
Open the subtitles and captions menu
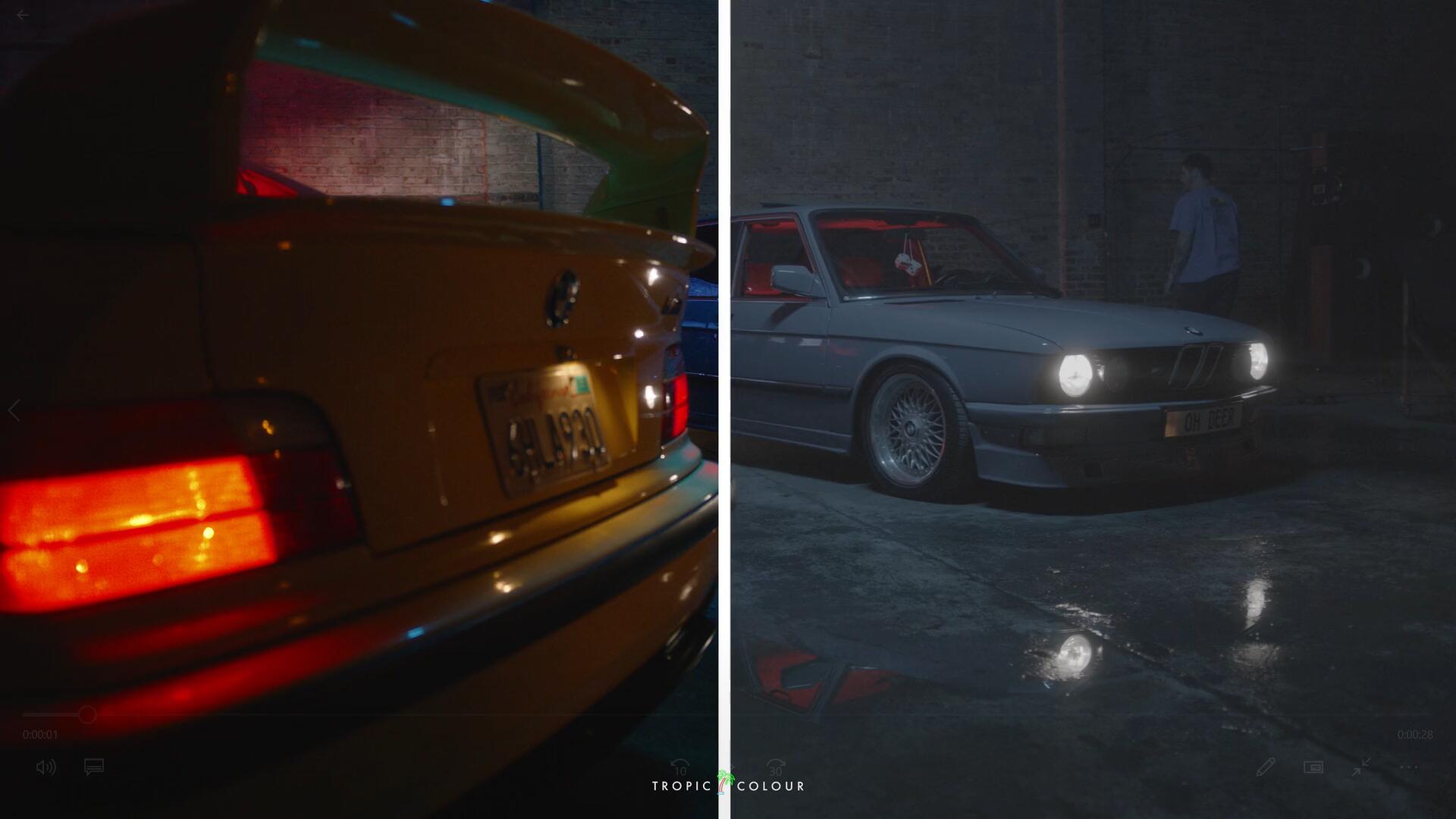point(93,767)
